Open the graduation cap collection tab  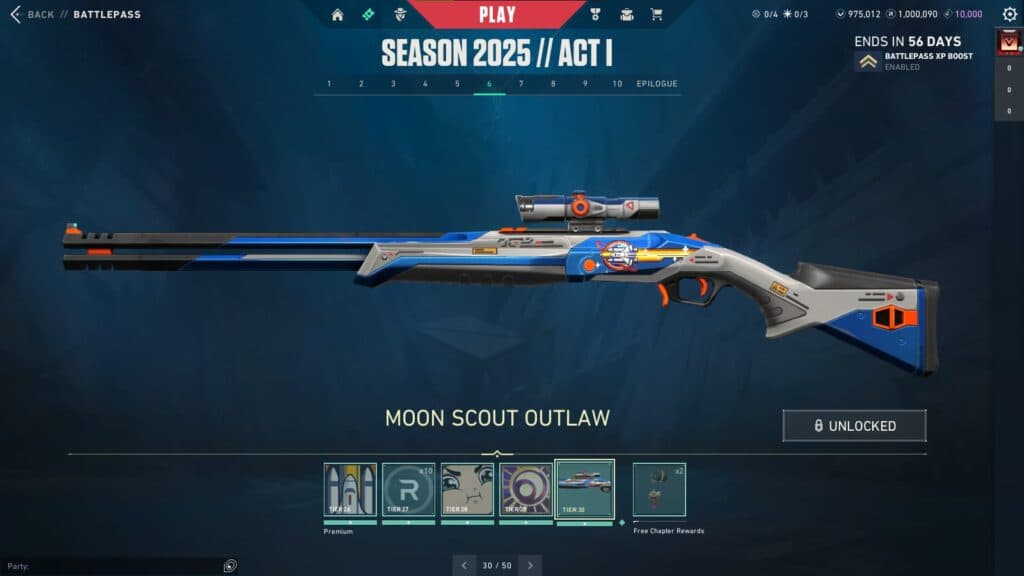tap(627, 15)
